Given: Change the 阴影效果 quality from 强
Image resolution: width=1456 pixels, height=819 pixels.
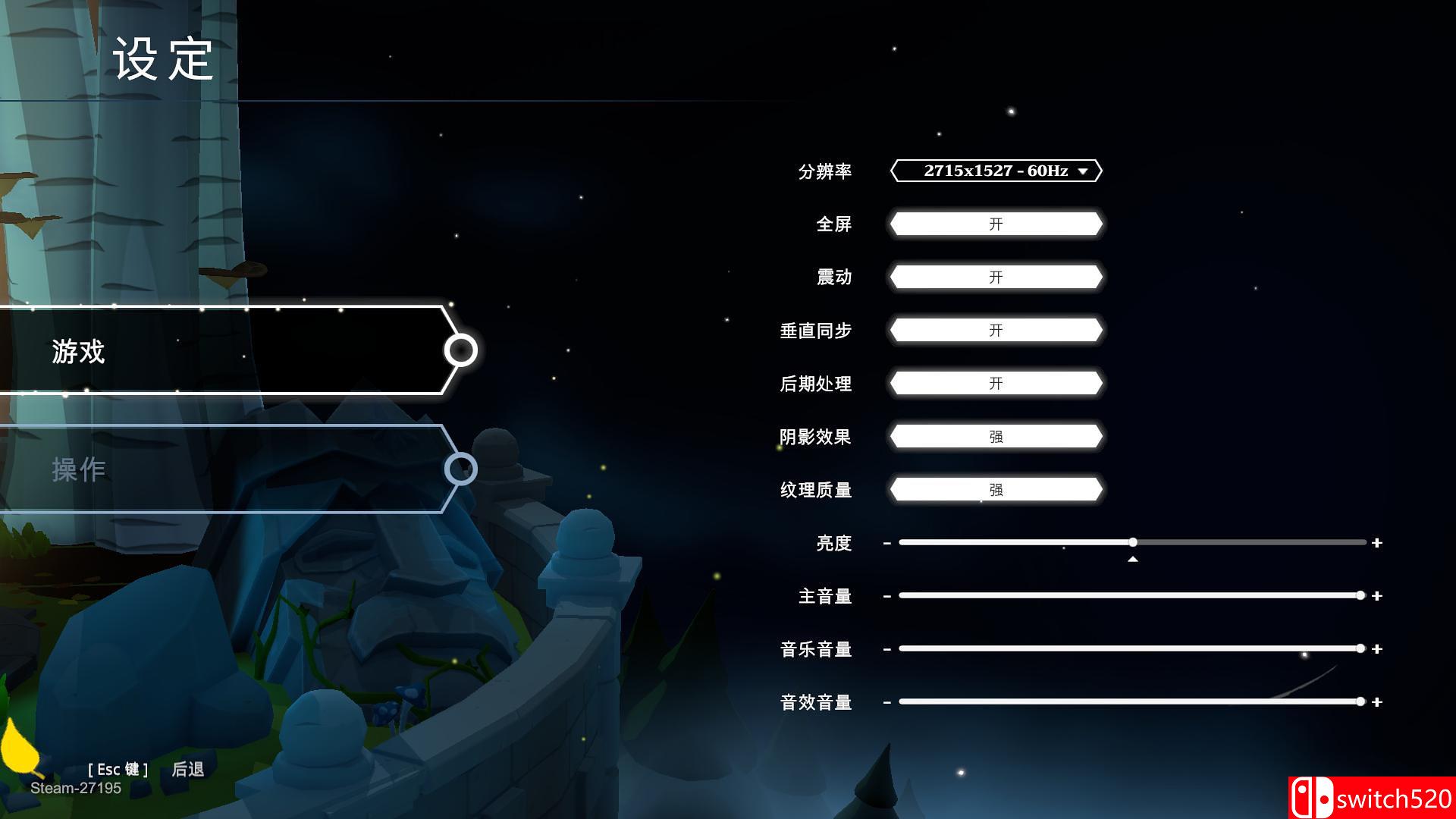Looking at the screenshot, I should 996,437.
